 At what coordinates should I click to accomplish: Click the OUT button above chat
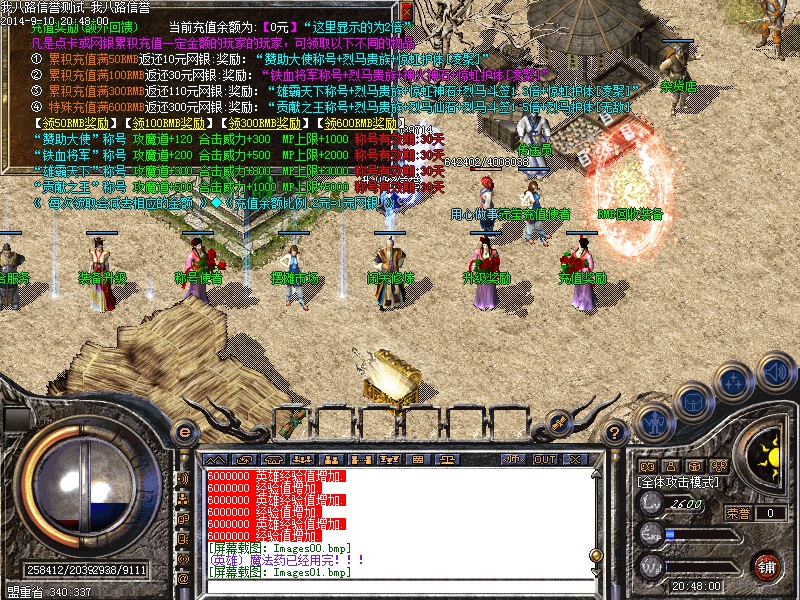click(x=544, y=460)
